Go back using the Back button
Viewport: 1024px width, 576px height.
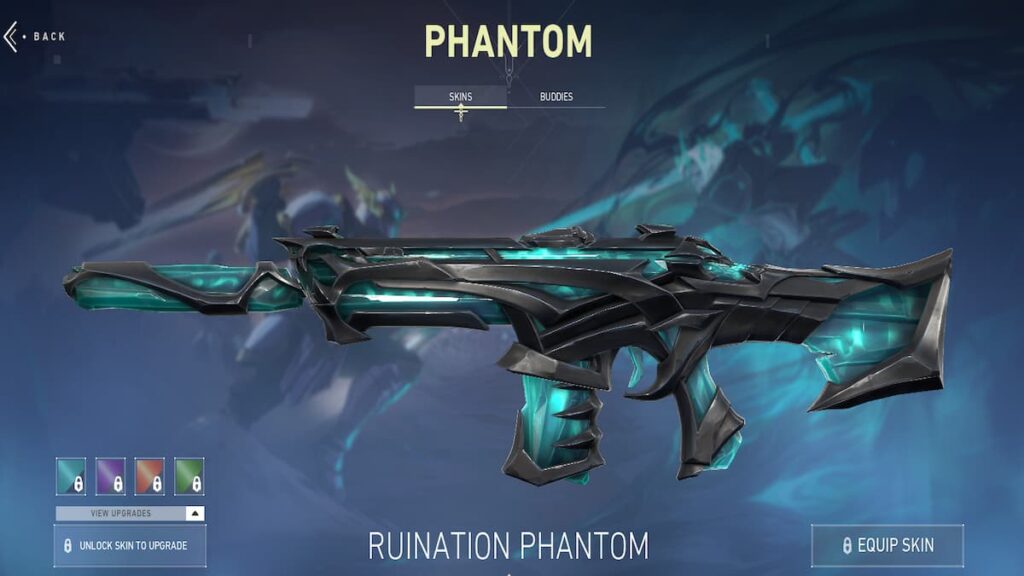pos(36,37)
